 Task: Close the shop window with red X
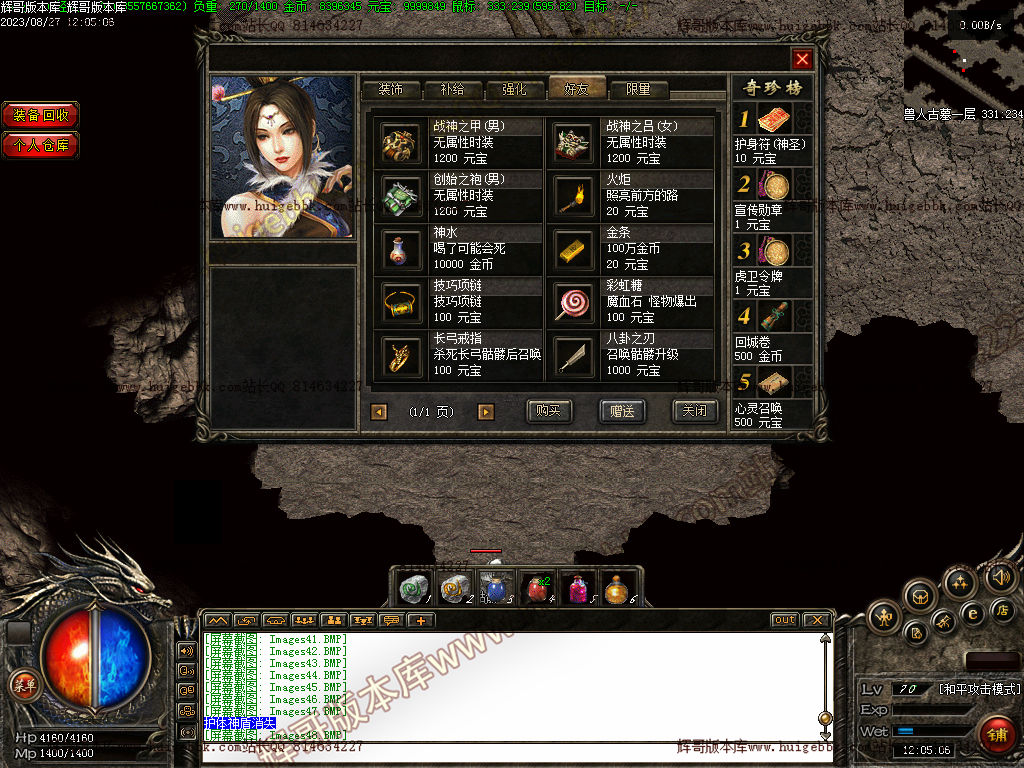(802, 59)
